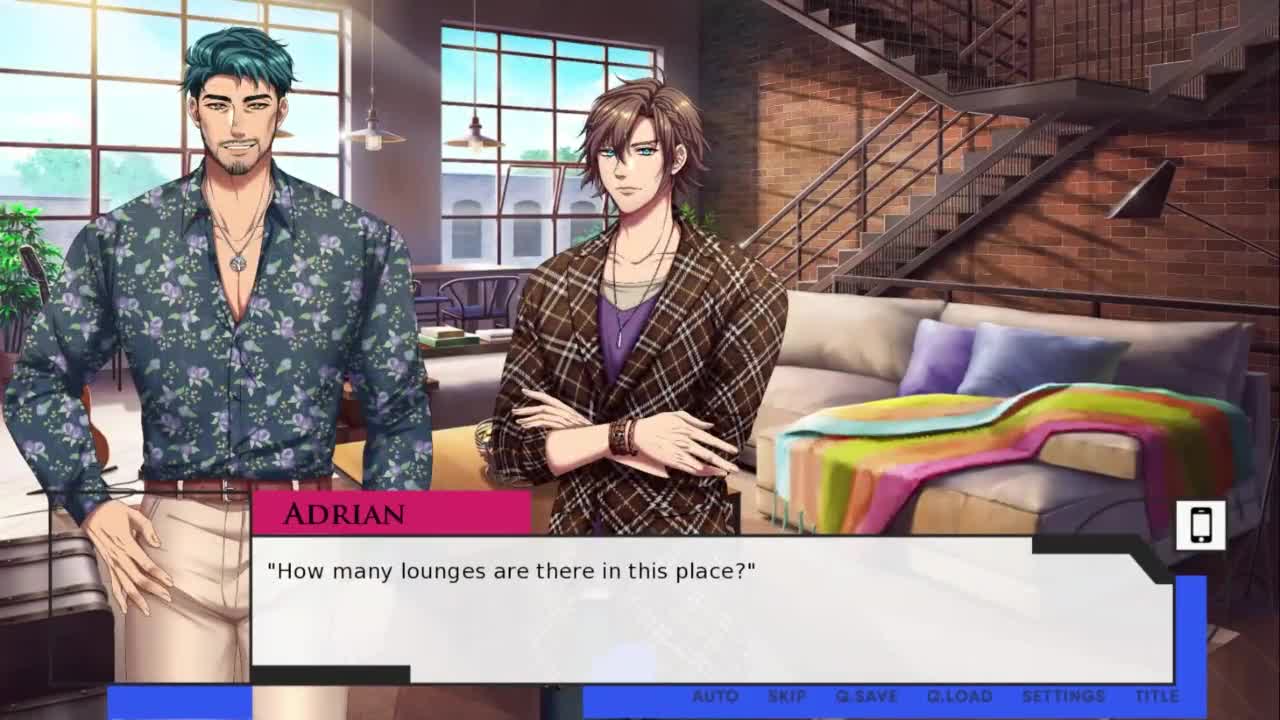Open the phone icon menu
1280x720 pixels.
(x=1200, y=524)
